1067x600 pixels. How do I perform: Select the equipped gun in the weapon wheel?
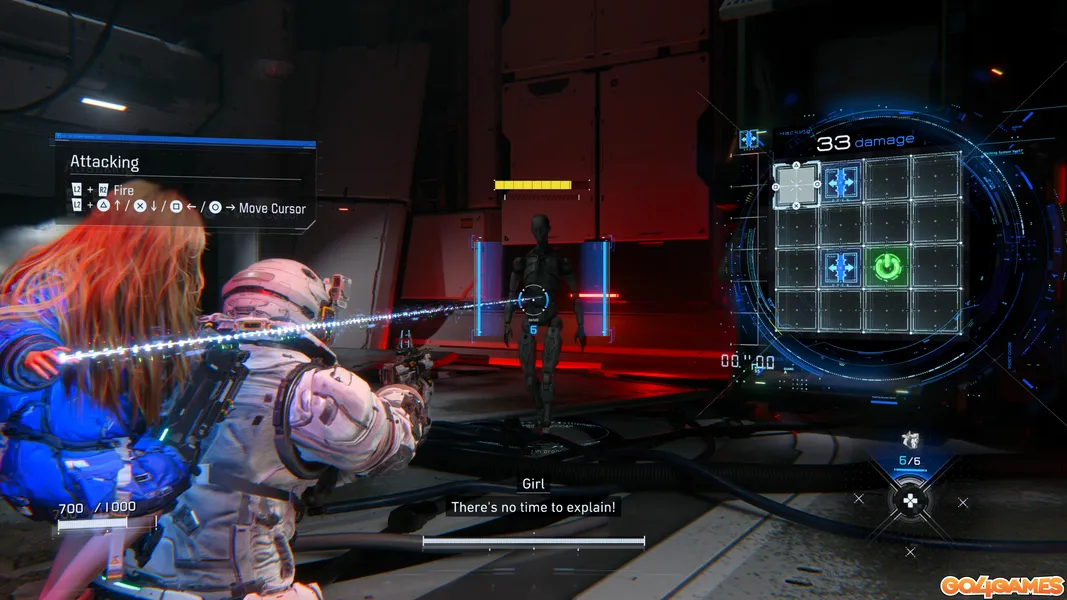click(910, 439)
